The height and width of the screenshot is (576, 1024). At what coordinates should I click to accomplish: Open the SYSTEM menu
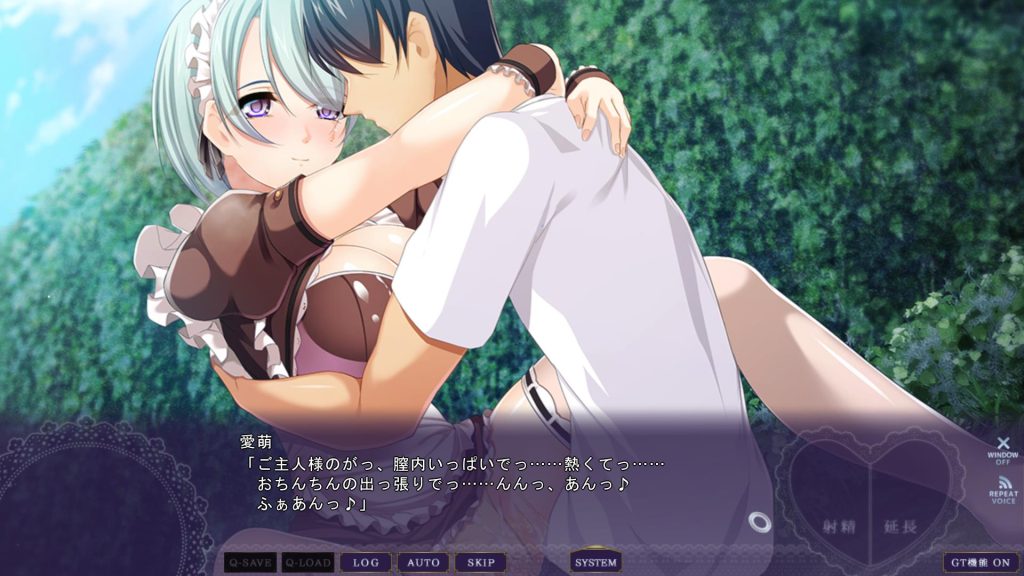(596, 562)
